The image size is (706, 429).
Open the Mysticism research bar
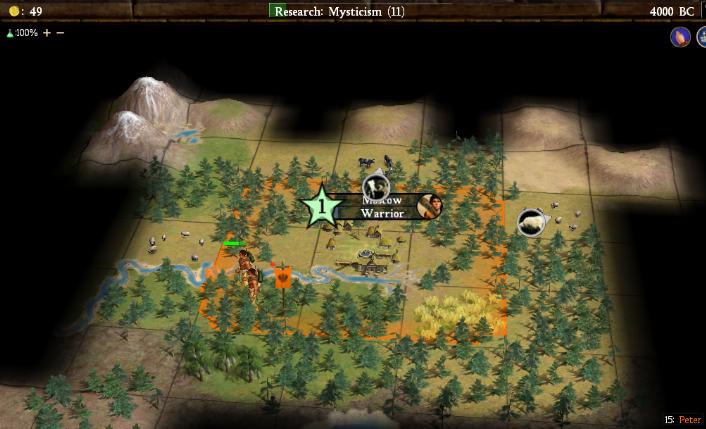[339, 11]
